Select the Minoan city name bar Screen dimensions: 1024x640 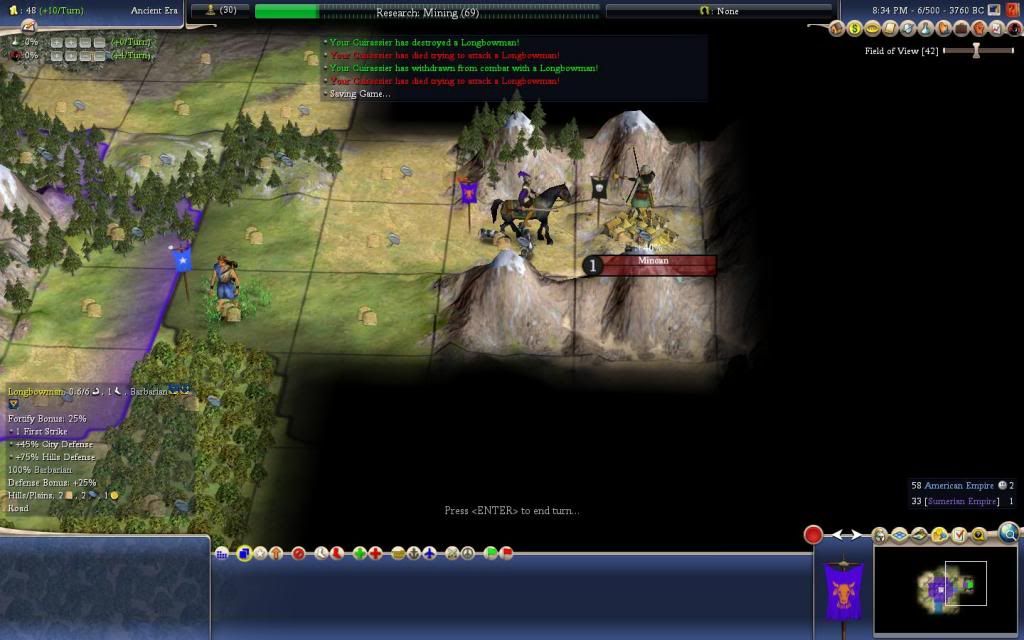(652, 263)
